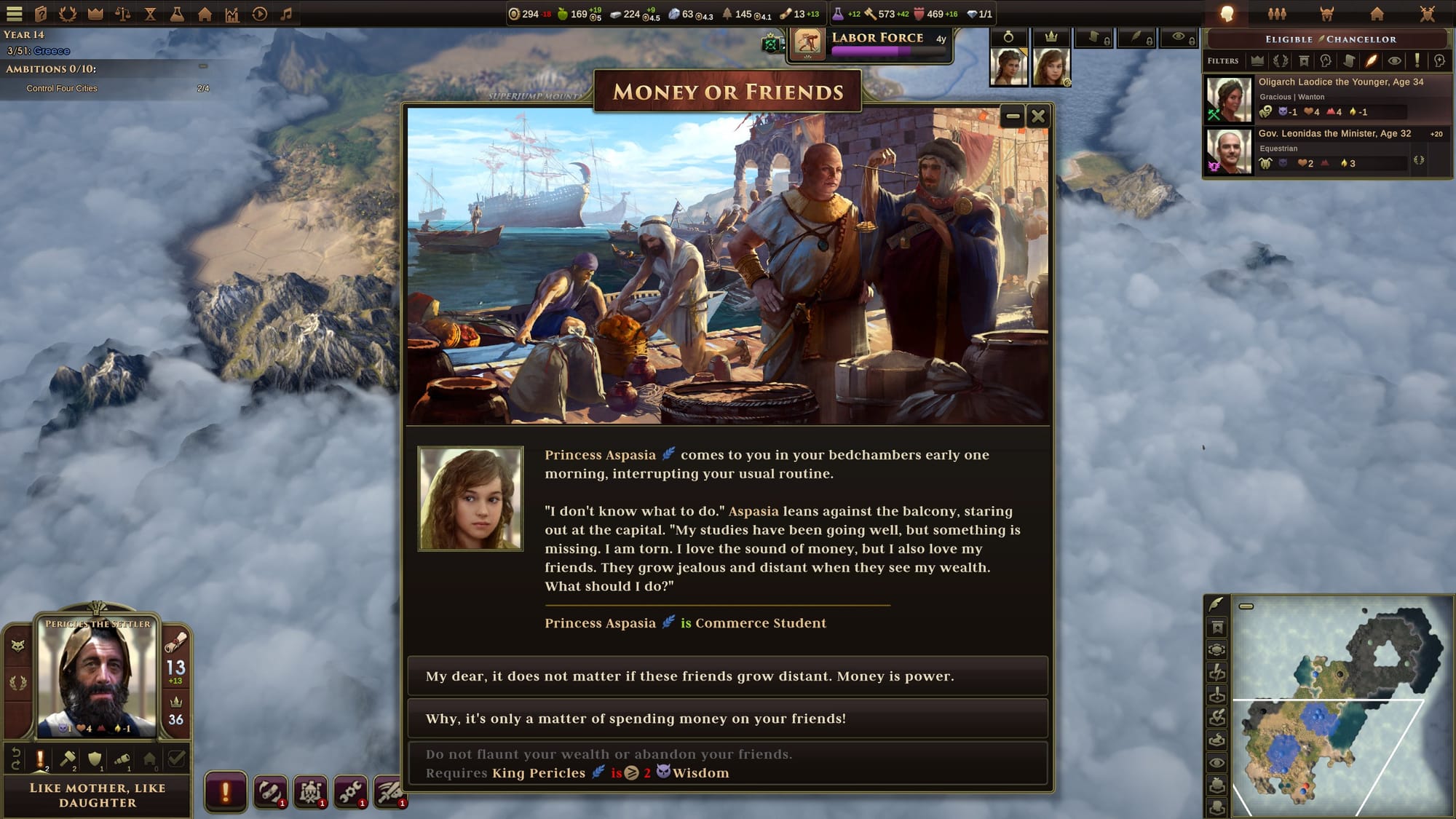Toggle the eye filter in the Filters row

tap(1393, 61)
